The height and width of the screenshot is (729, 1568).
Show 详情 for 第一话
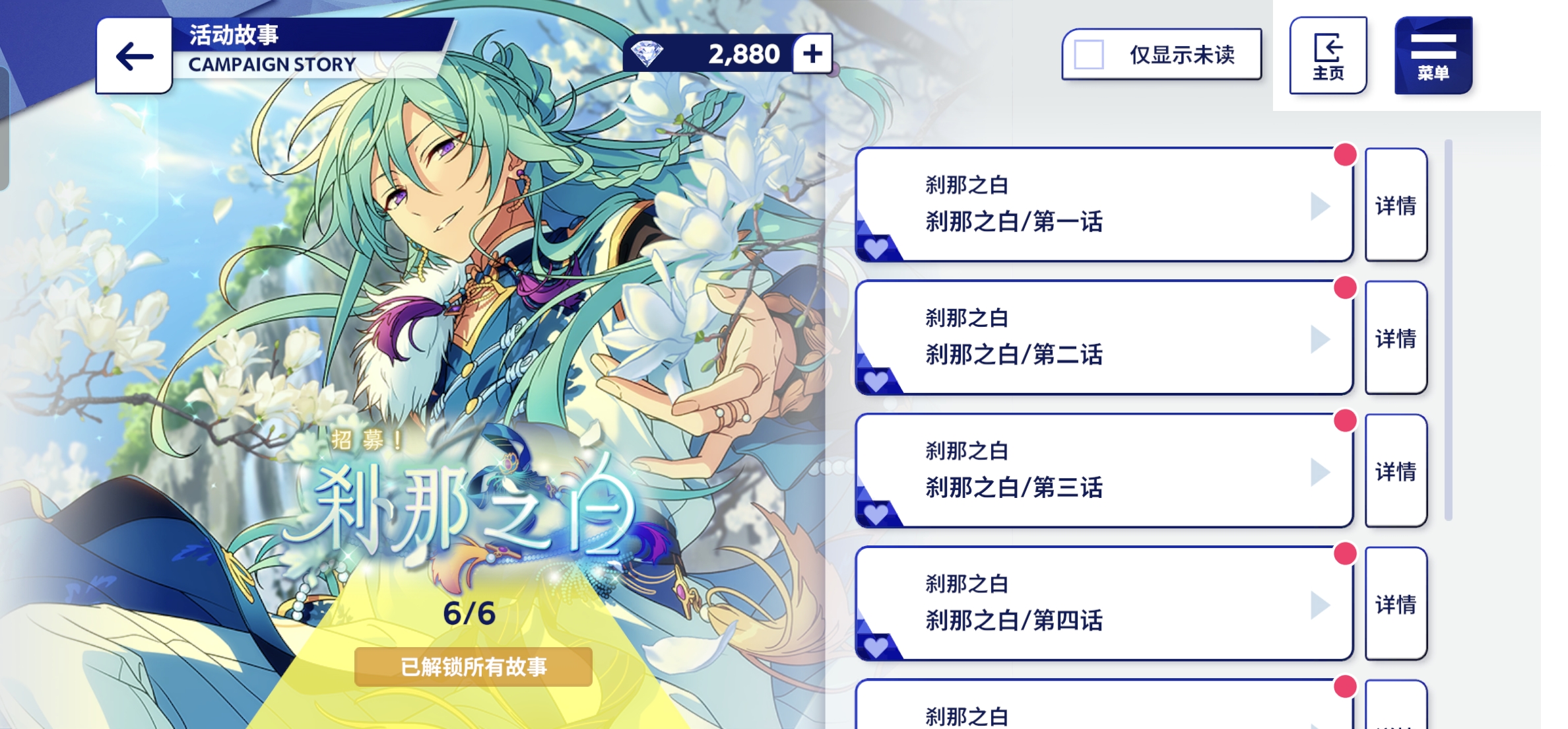click(1396, 205)
